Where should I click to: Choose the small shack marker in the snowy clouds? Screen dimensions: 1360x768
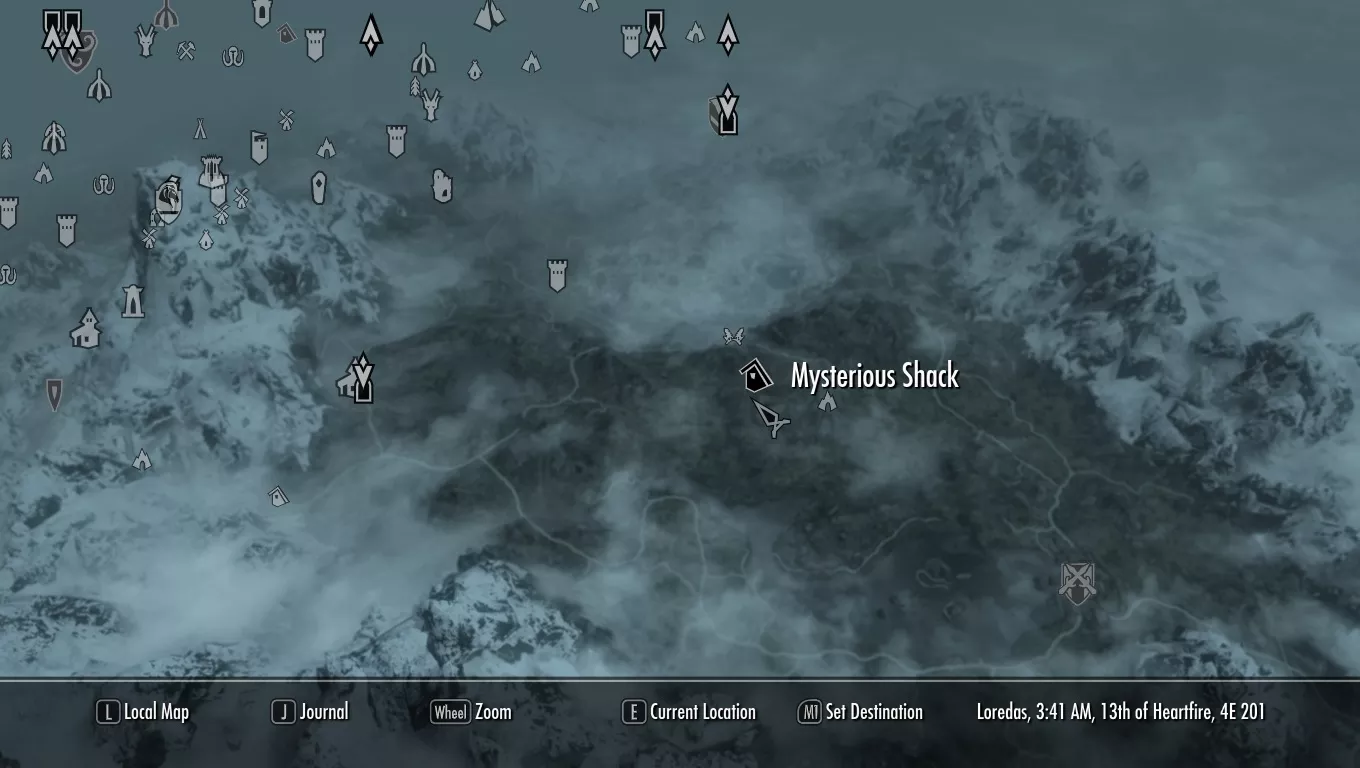tap(278, 495)
